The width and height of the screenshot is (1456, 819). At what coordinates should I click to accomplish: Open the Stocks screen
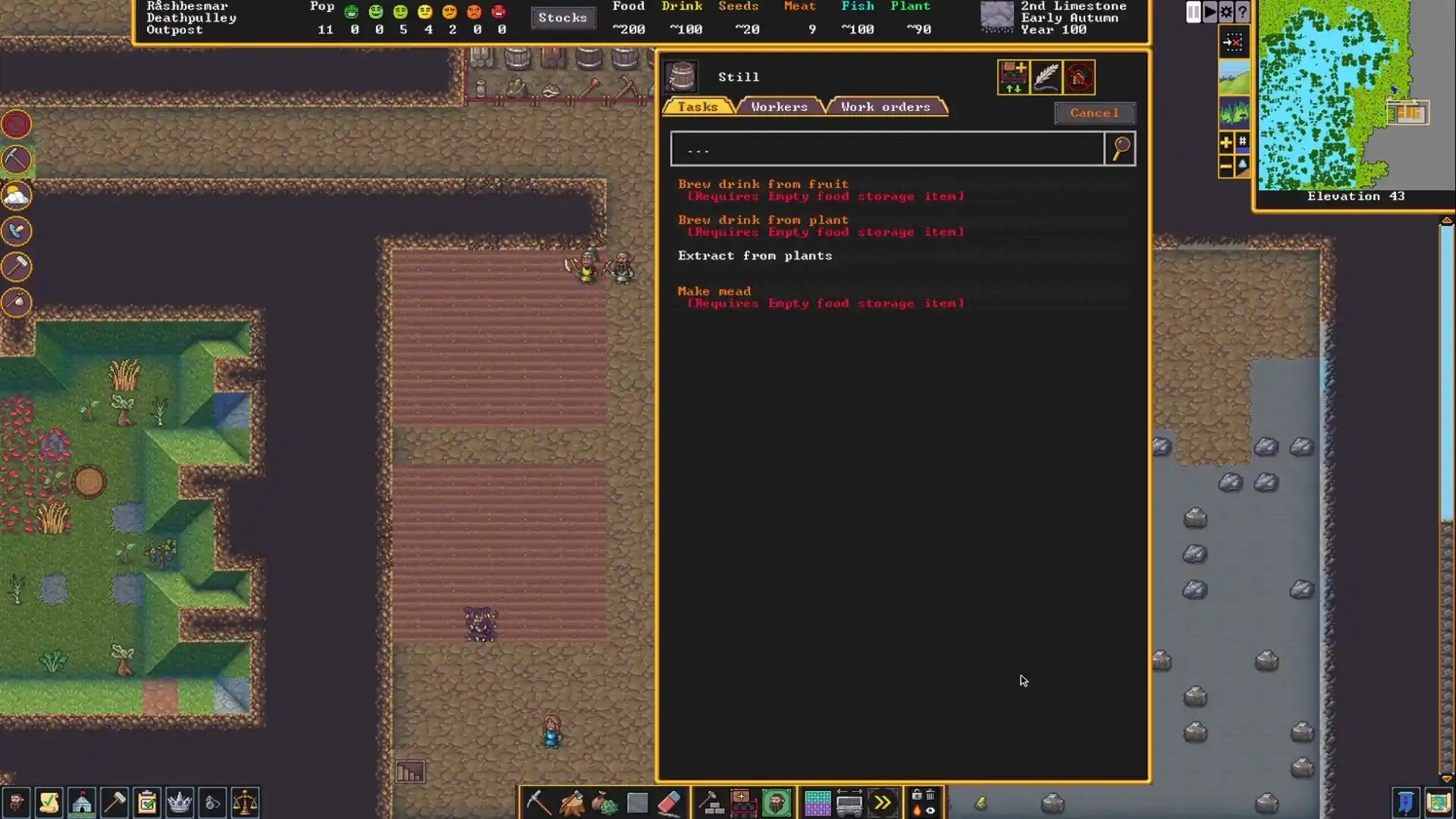[x=563, y=17]
